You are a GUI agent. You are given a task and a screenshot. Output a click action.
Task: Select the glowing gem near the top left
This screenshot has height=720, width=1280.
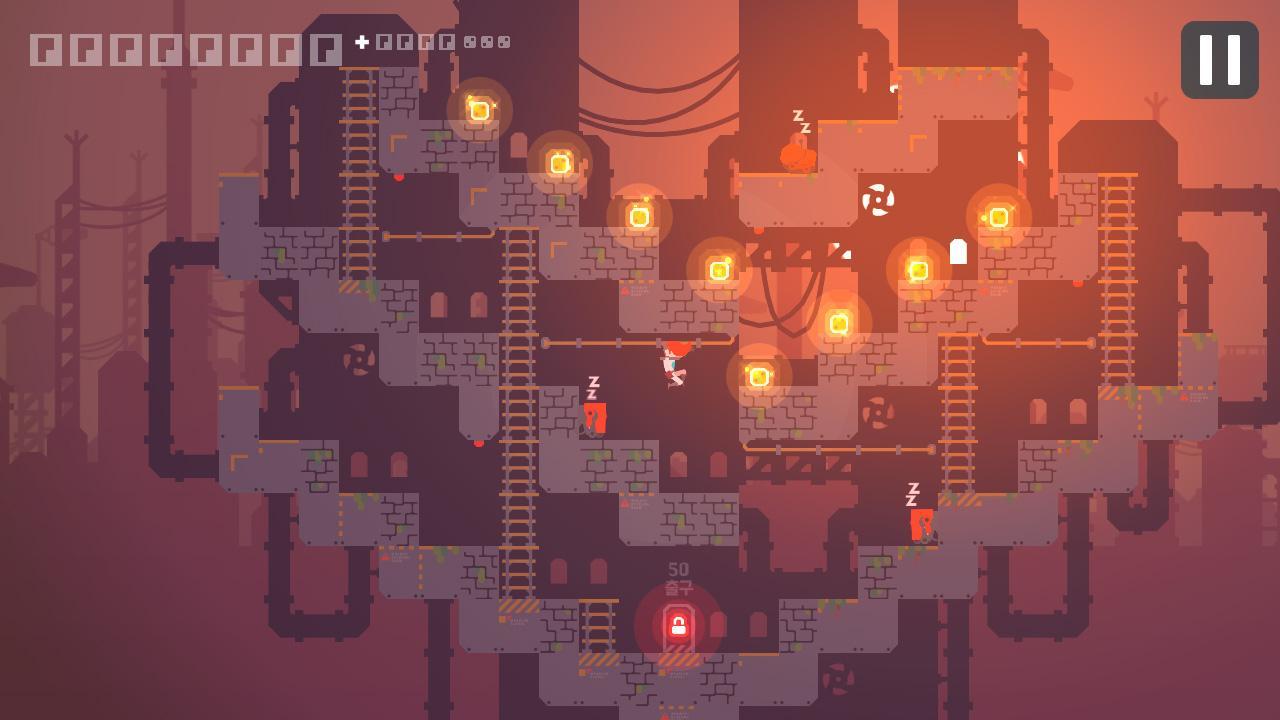[x=480, y=110]
